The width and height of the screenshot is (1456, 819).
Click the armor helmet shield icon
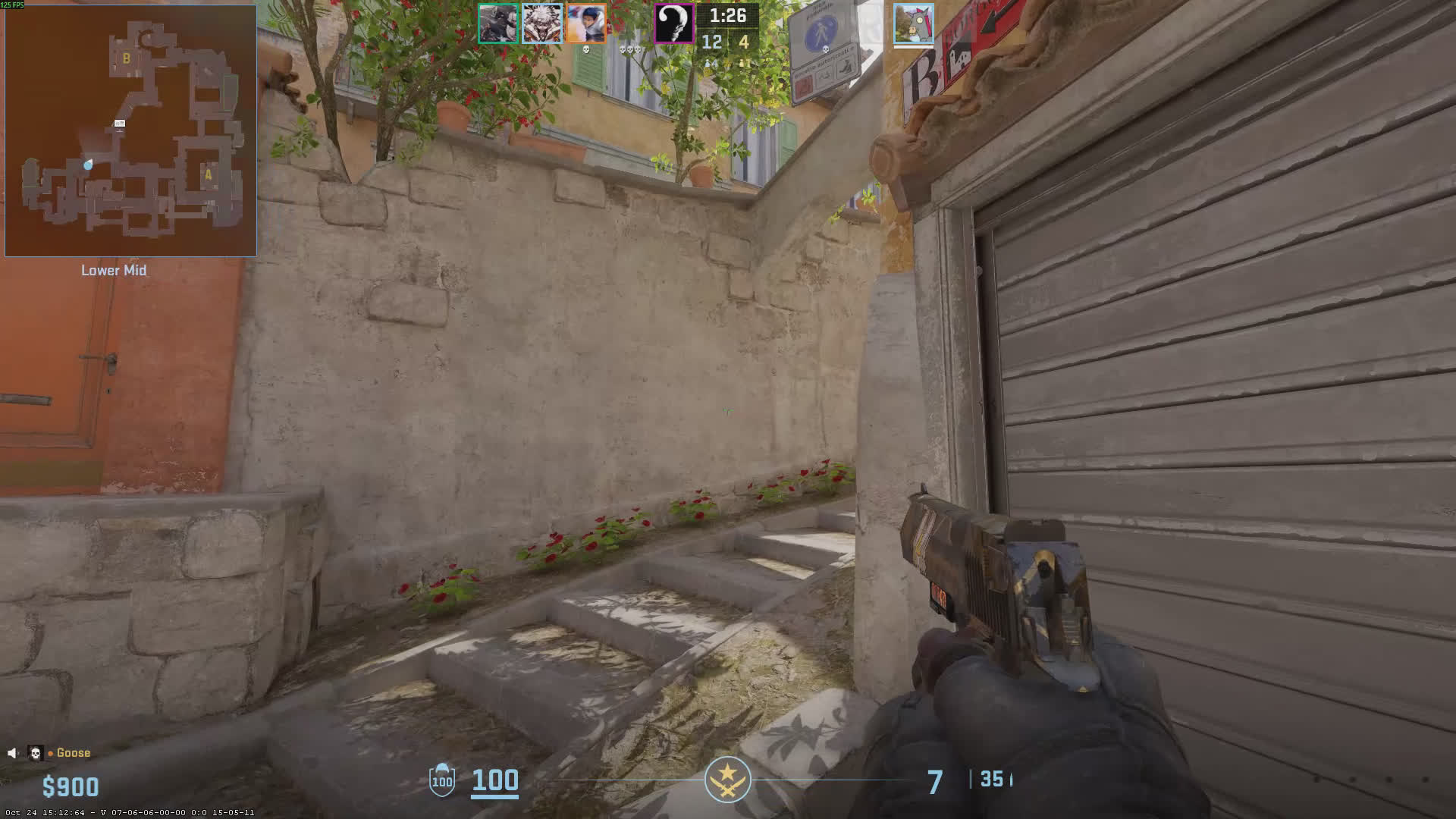click(x=442, y=780)
